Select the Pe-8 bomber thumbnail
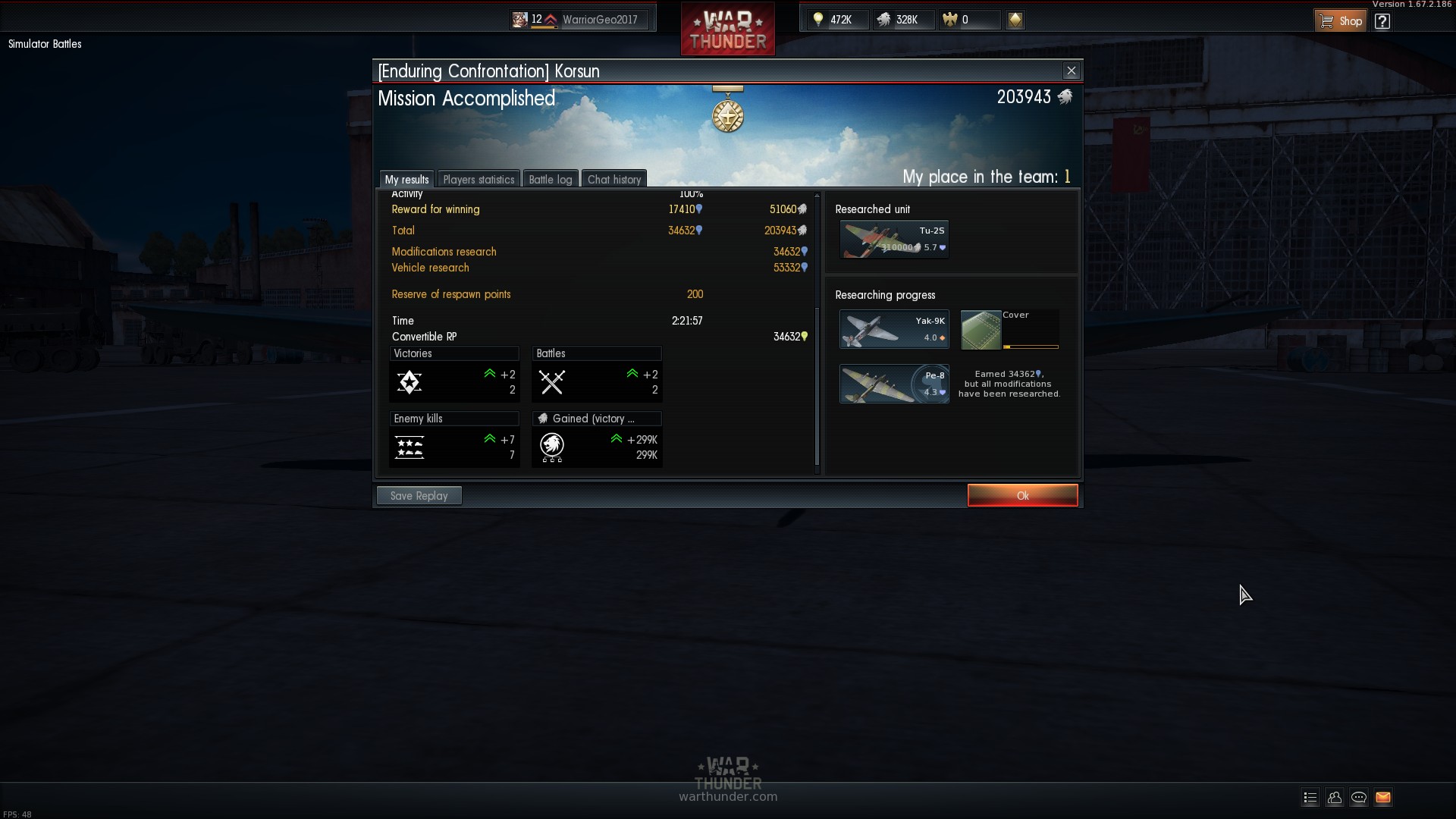 pos(894,384)
